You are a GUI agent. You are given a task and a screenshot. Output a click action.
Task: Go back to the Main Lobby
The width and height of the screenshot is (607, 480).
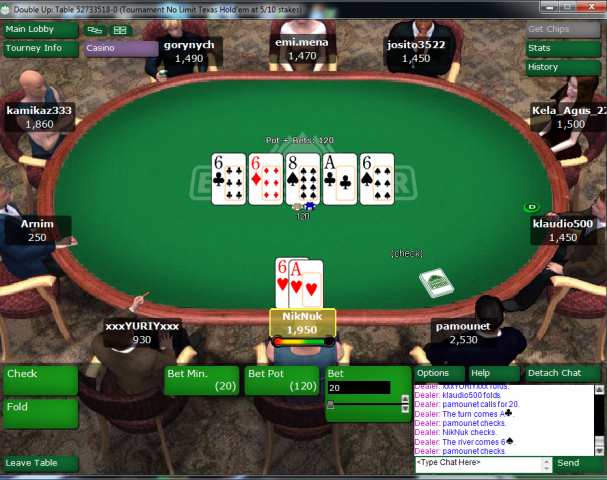coord(41,29)
